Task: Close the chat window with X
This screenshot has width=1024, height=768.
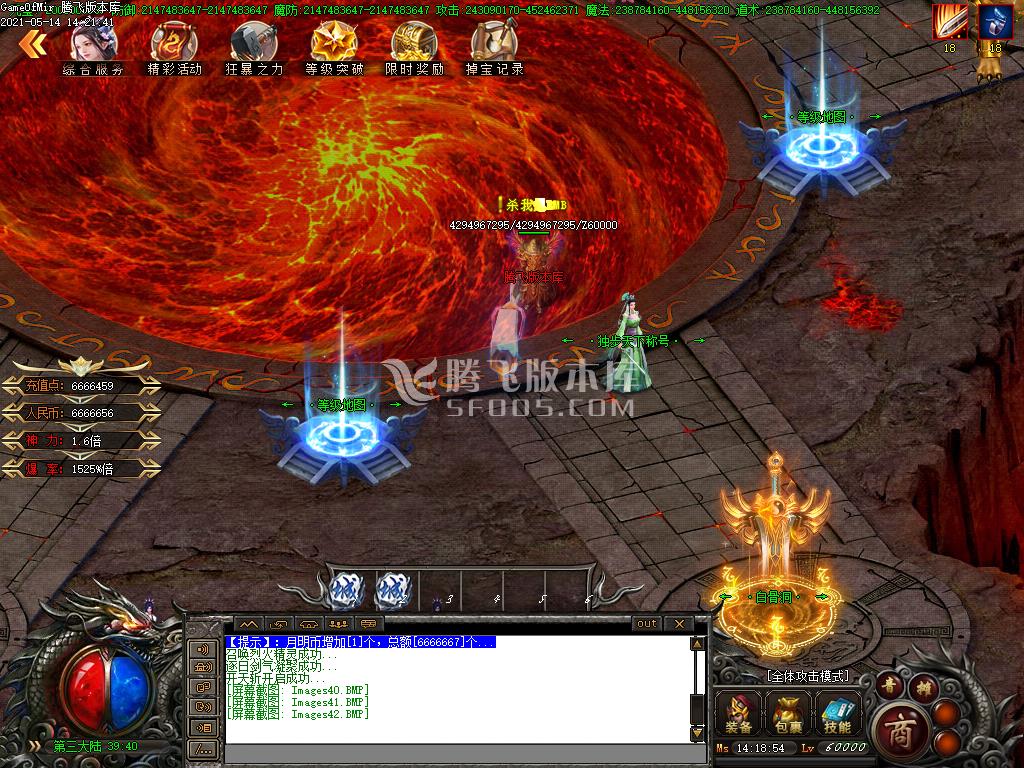Action: click(679, 624)
